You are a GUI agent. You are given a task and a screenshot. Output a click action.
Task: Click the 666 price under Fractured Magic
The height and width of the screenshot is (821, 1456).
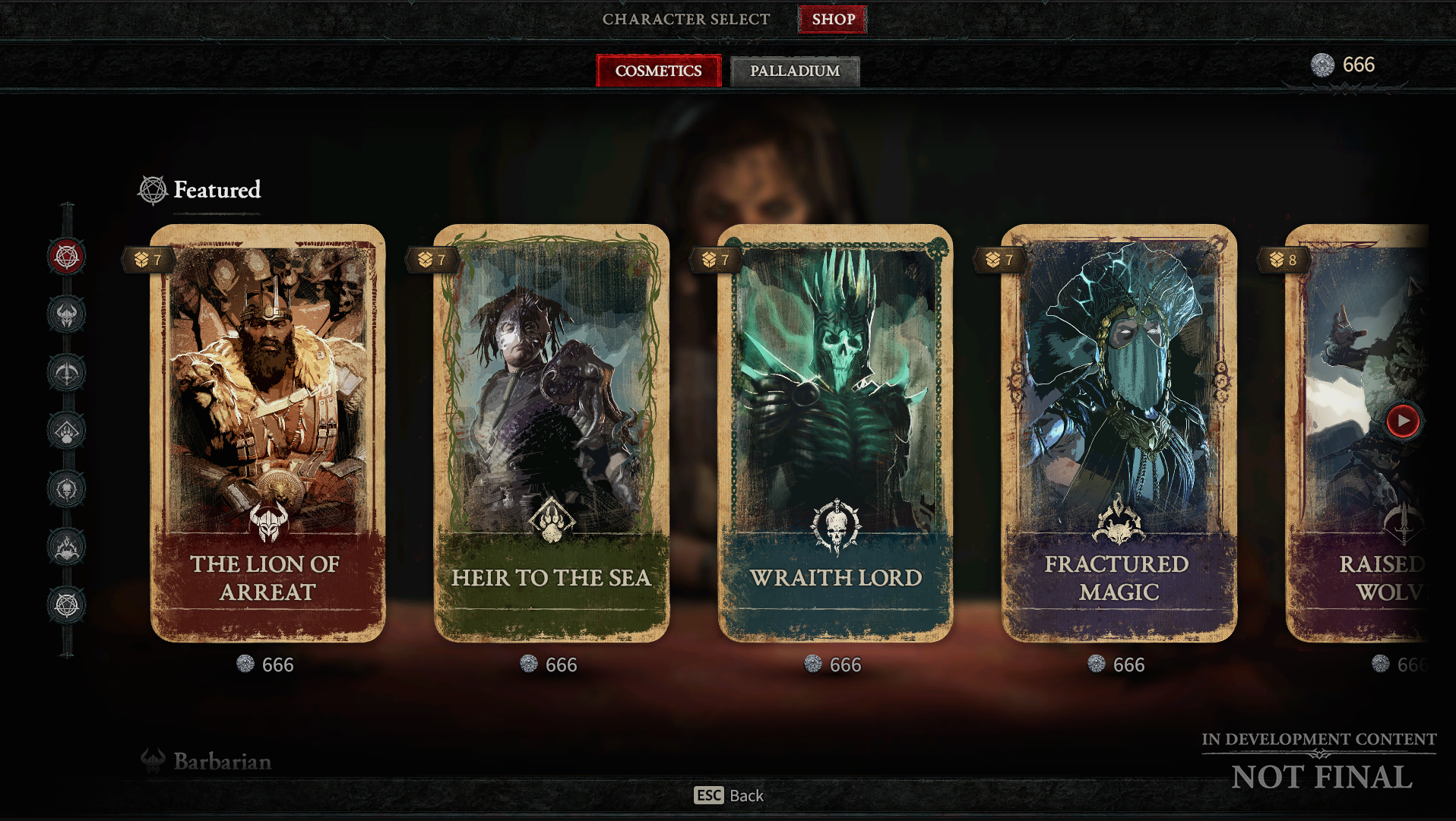coord(1119,665)
